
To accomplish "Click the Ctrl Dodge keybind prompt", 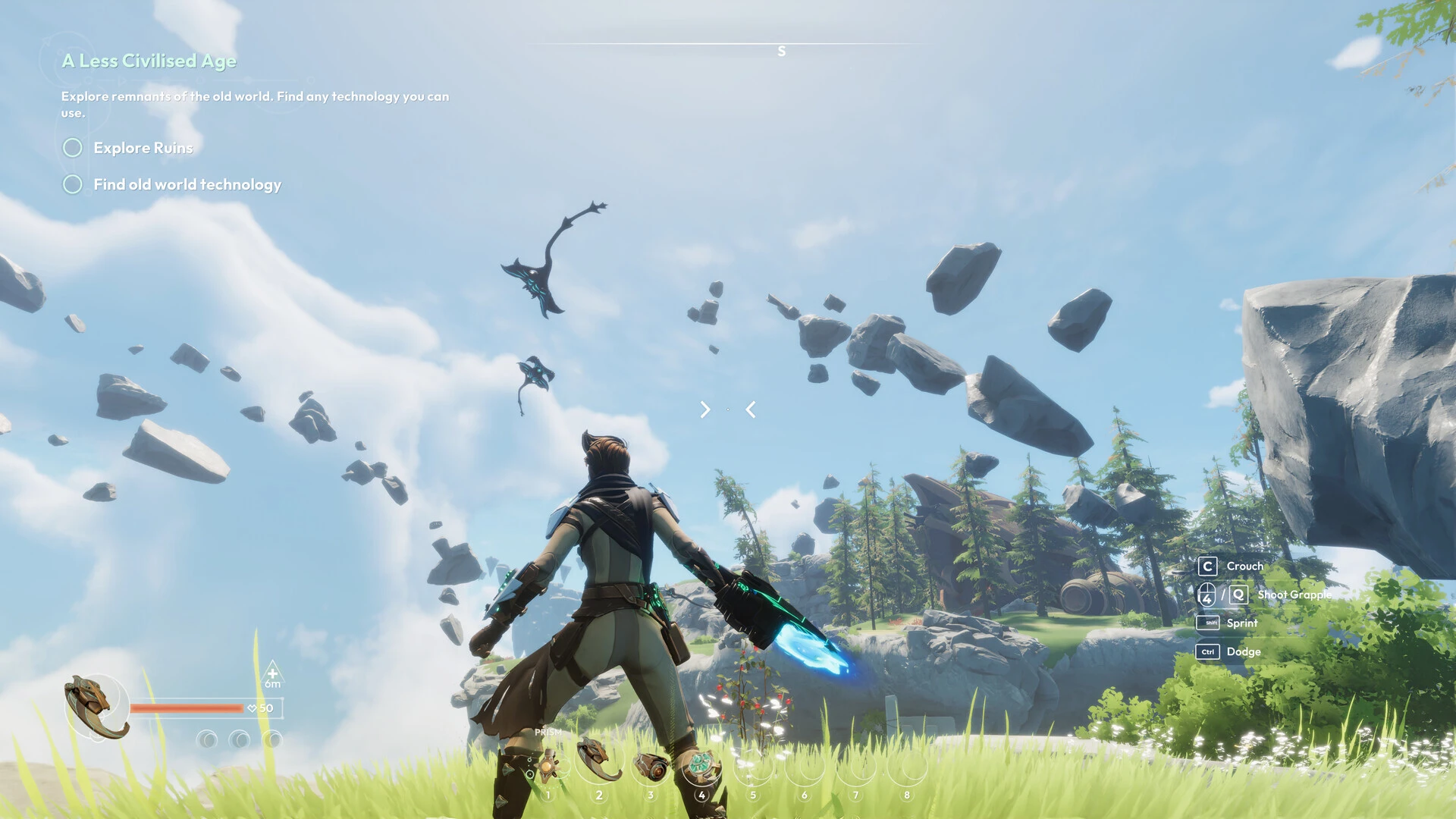I will coord(1209,651).
